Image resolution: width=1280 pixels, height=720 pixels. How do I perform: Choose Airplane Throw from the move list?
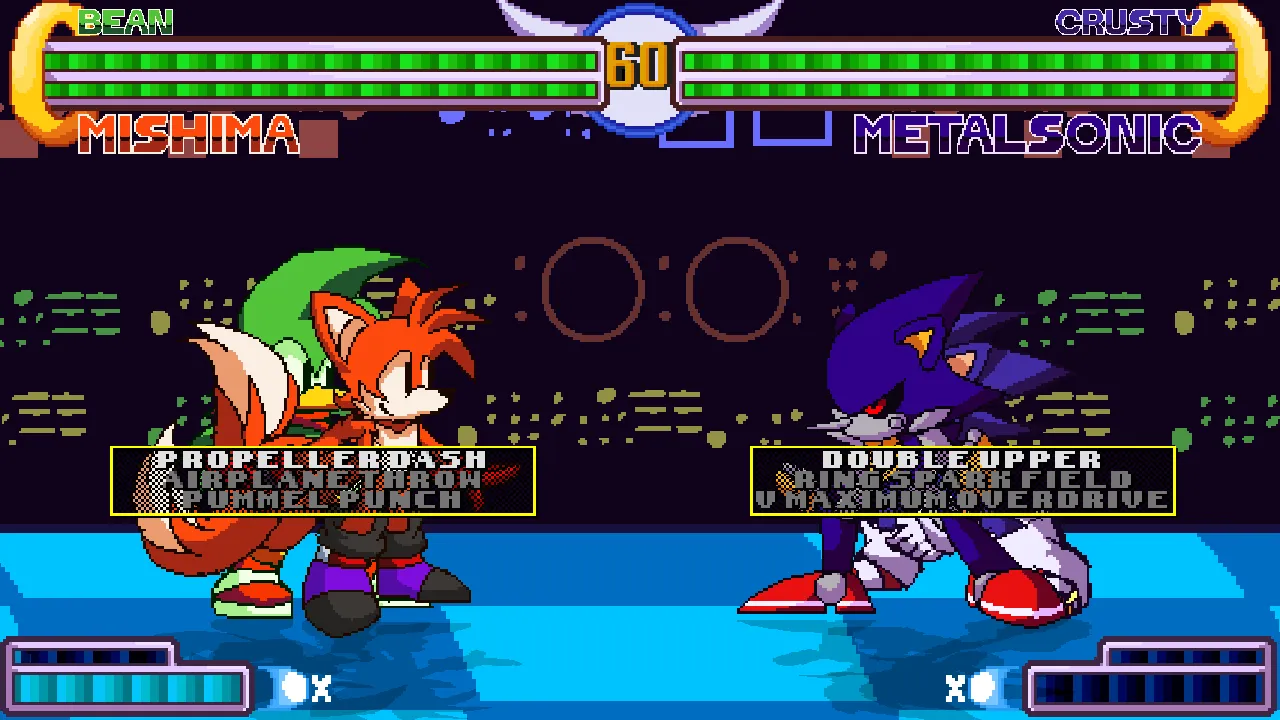(x=322, y=479)
